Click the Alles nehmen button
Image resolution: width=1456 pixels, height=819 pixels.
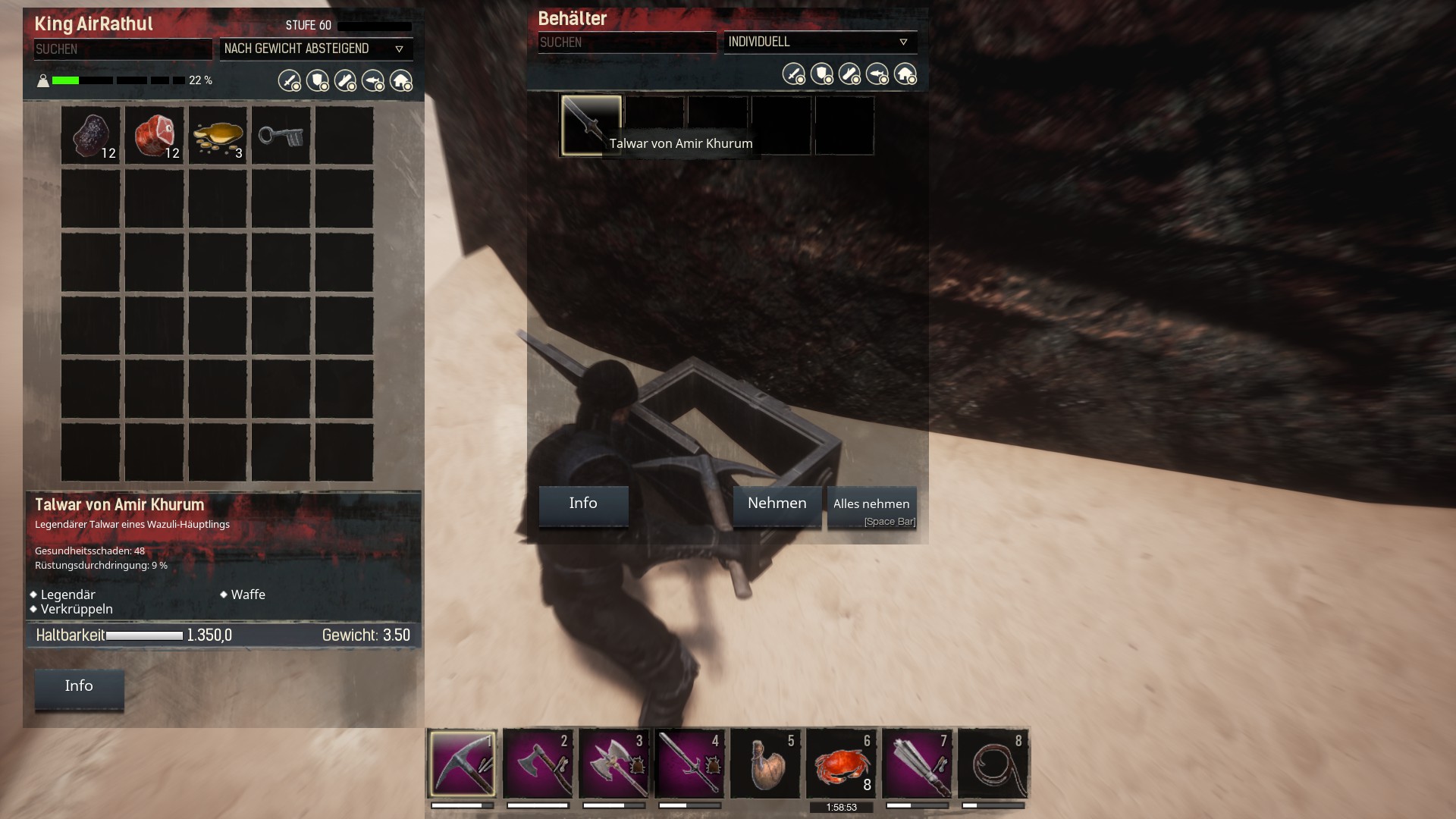[x=871, y=506]
